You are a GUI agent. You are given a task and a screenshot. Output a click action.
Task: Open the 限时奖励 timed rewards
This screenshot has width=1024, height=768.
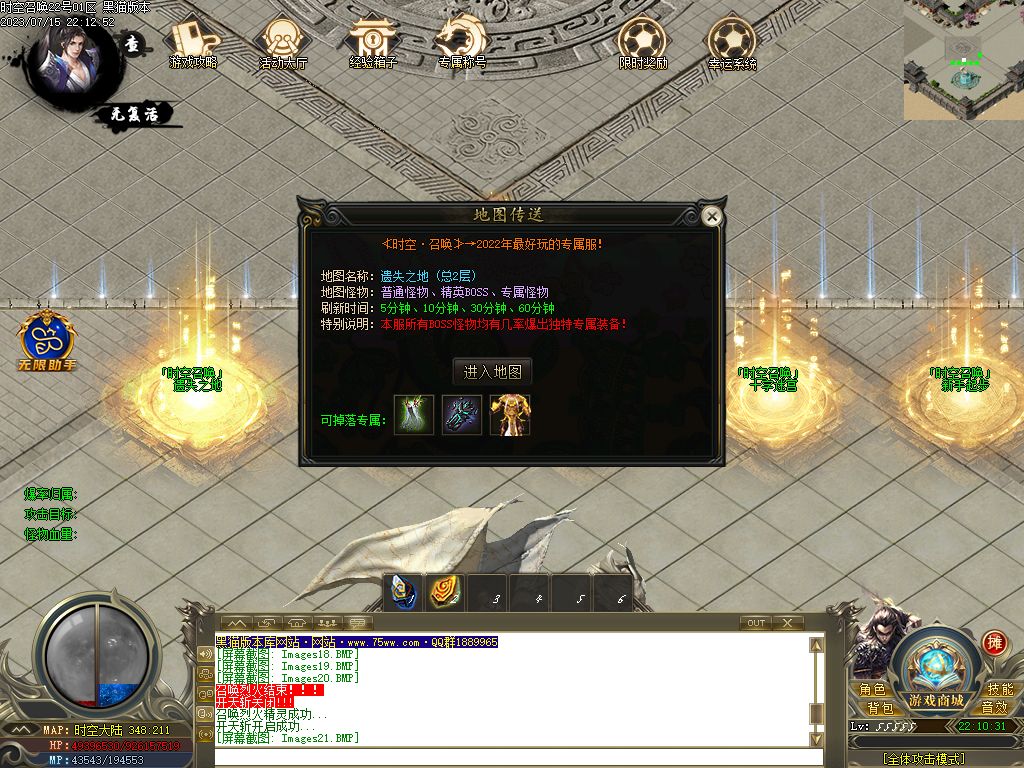[x=642, y=41]
